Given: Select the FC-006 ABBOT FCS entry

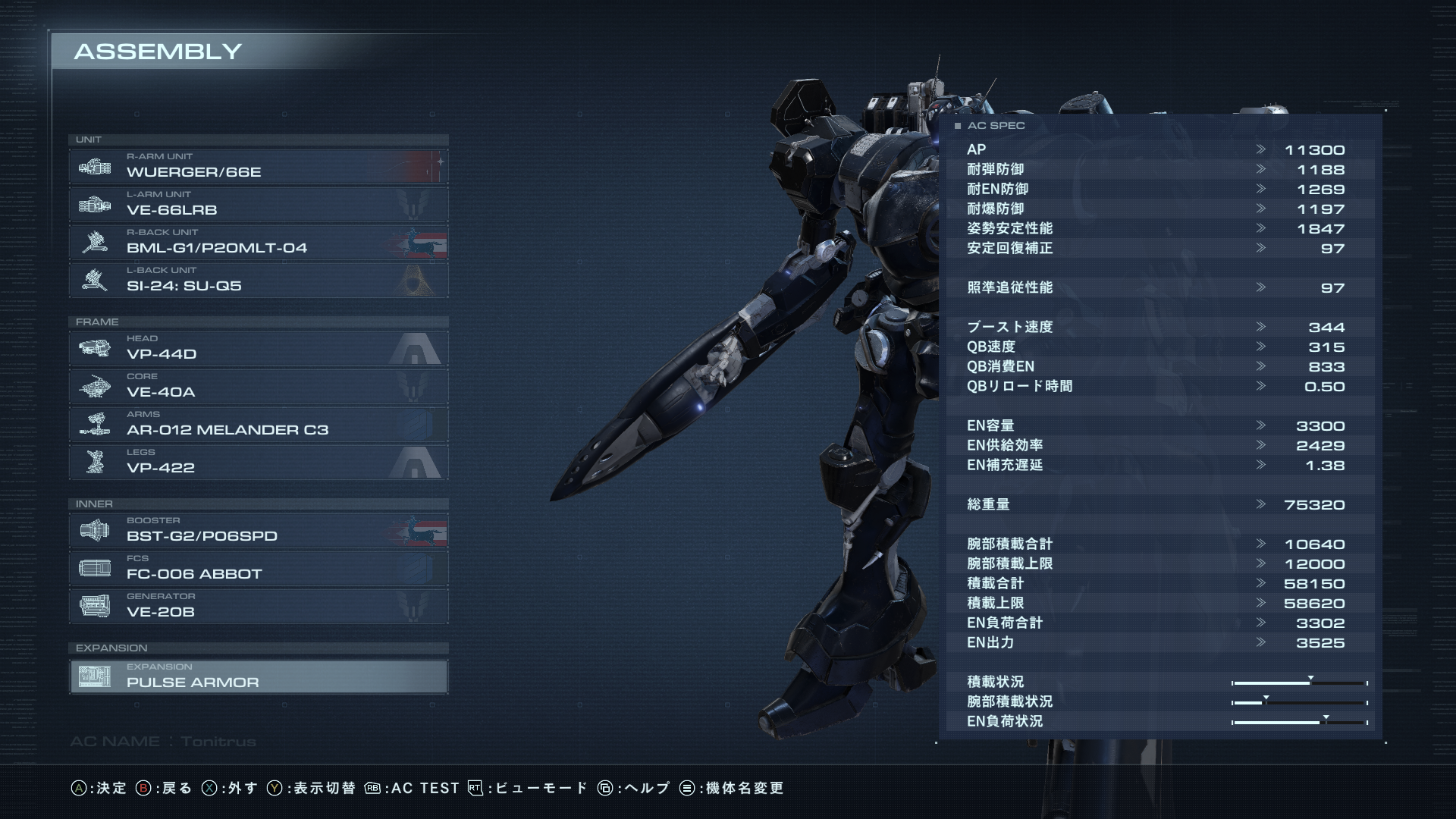Looking at the screenshot, I should pos(258,568).
